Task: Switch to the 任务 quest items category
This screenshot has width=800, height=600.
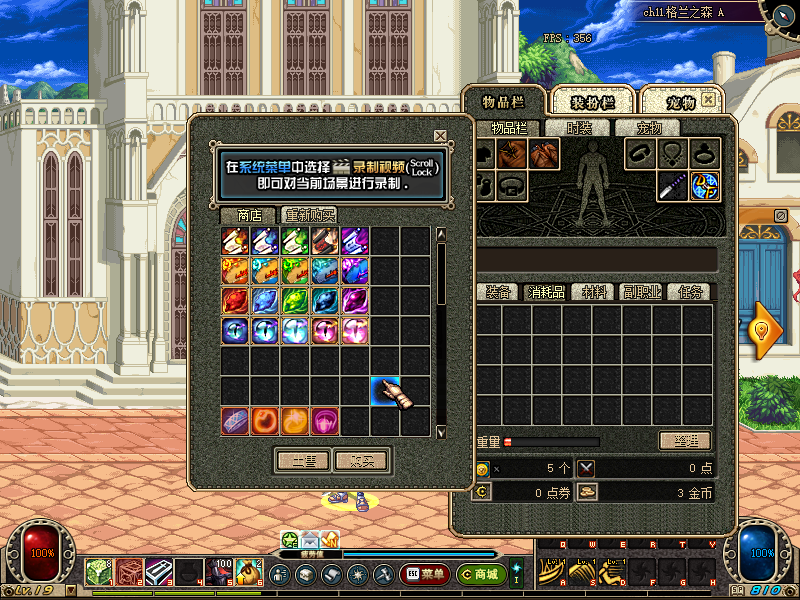Action: [x=690, y=292]
